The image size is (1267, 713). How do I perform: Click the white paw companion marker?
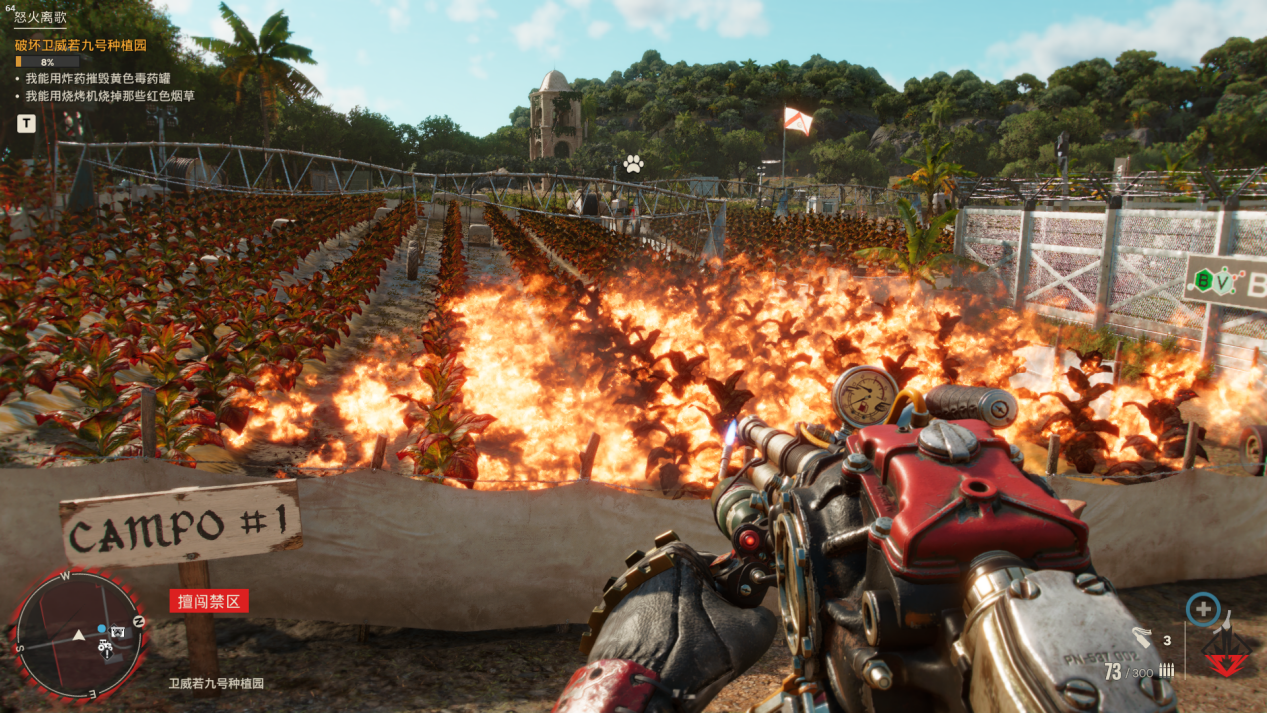[x=632, y=164]
